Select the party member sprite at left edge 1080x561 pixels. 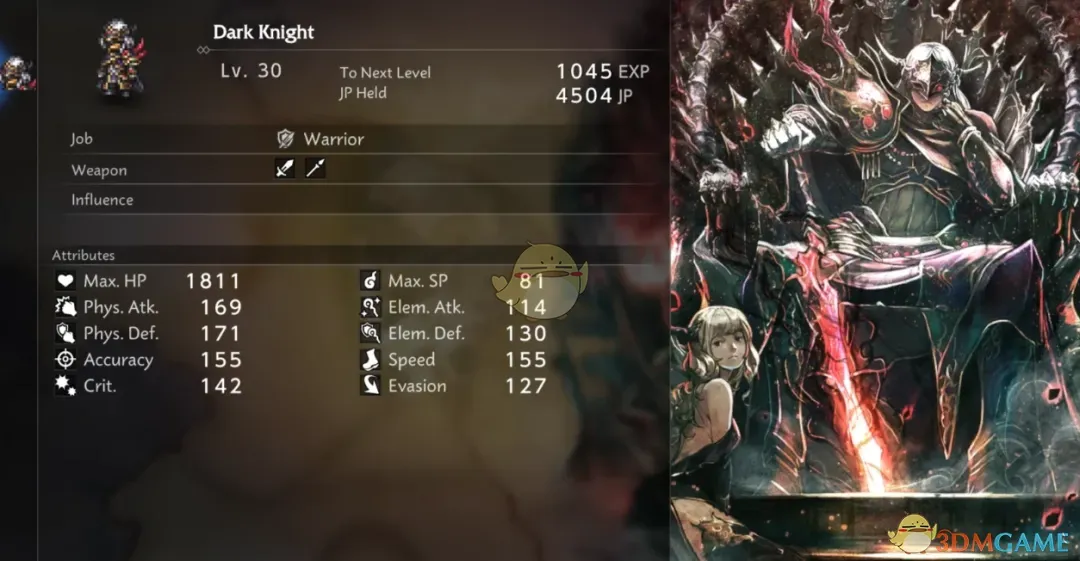(16, 74)
